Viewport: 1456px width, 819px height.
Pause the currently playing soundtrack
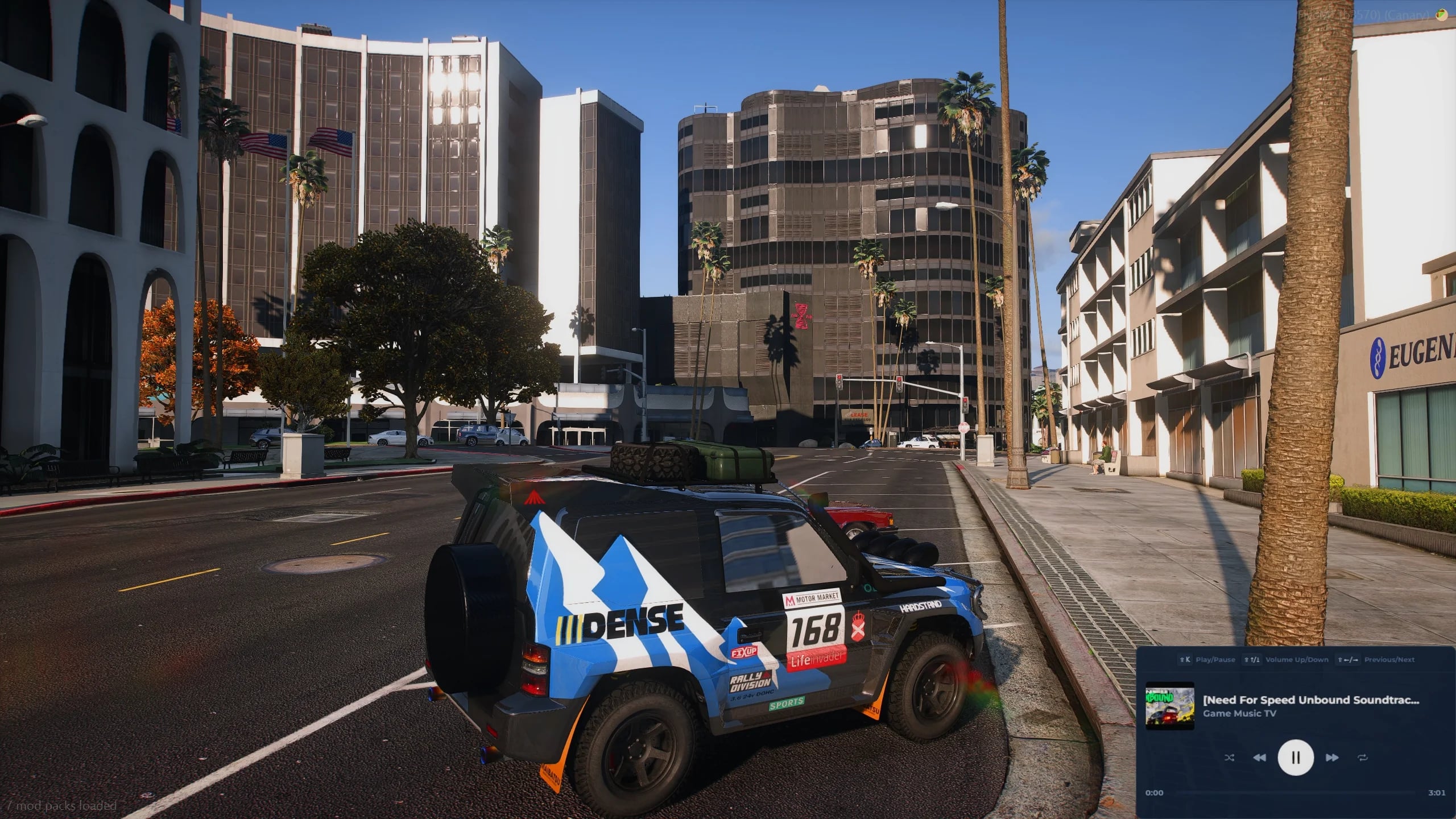[1296, 758]
